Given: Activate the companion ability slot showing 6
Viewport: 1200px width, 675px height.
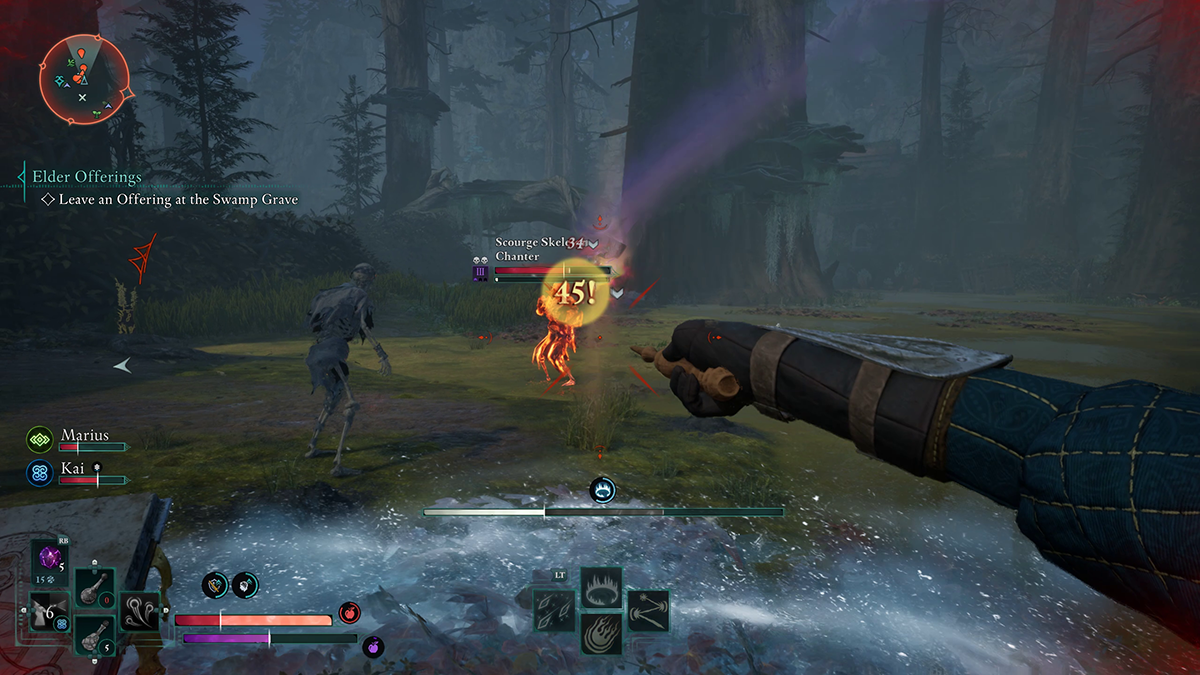Looking at the screenshot, I should click(x=50, y=611).
